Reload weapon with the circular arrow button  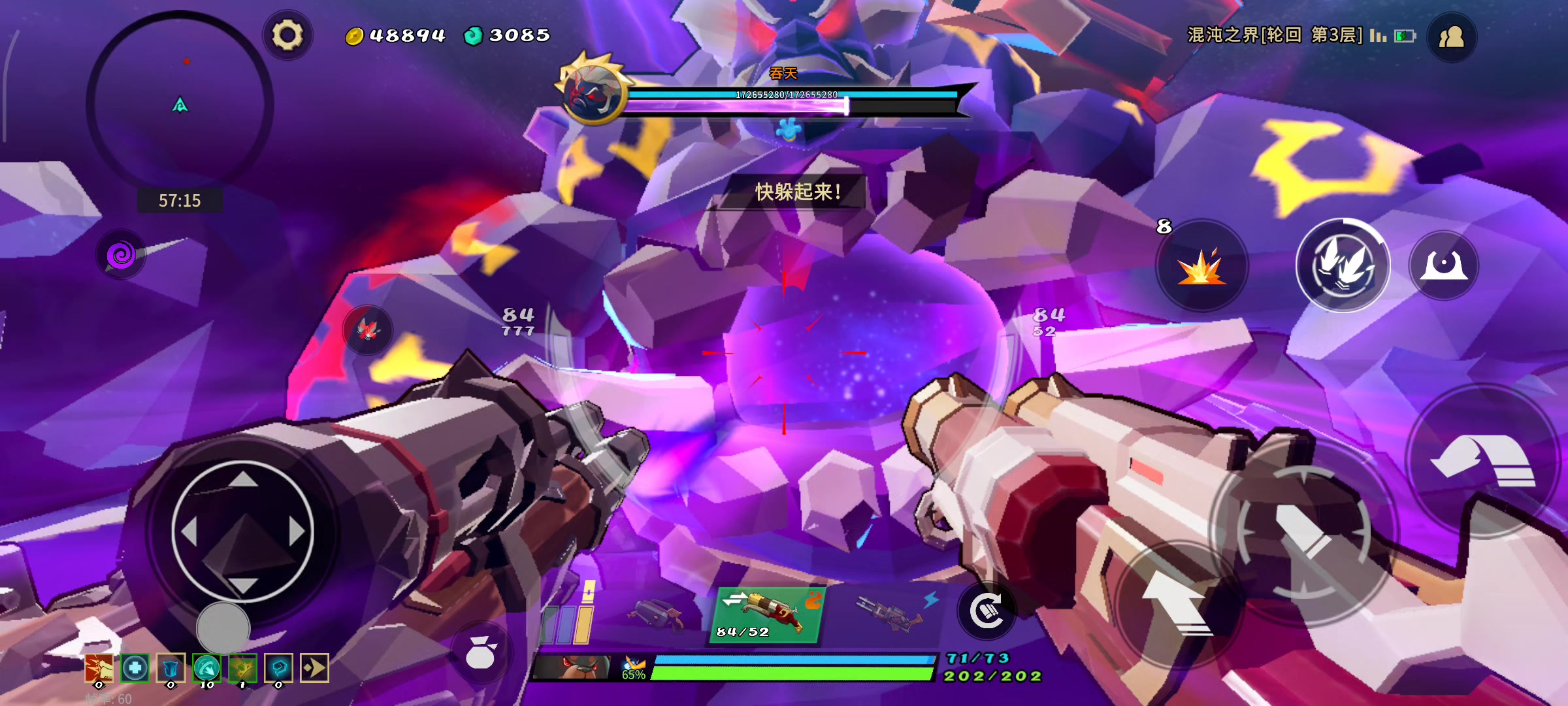pyautogui.click(x=987, y=611)
